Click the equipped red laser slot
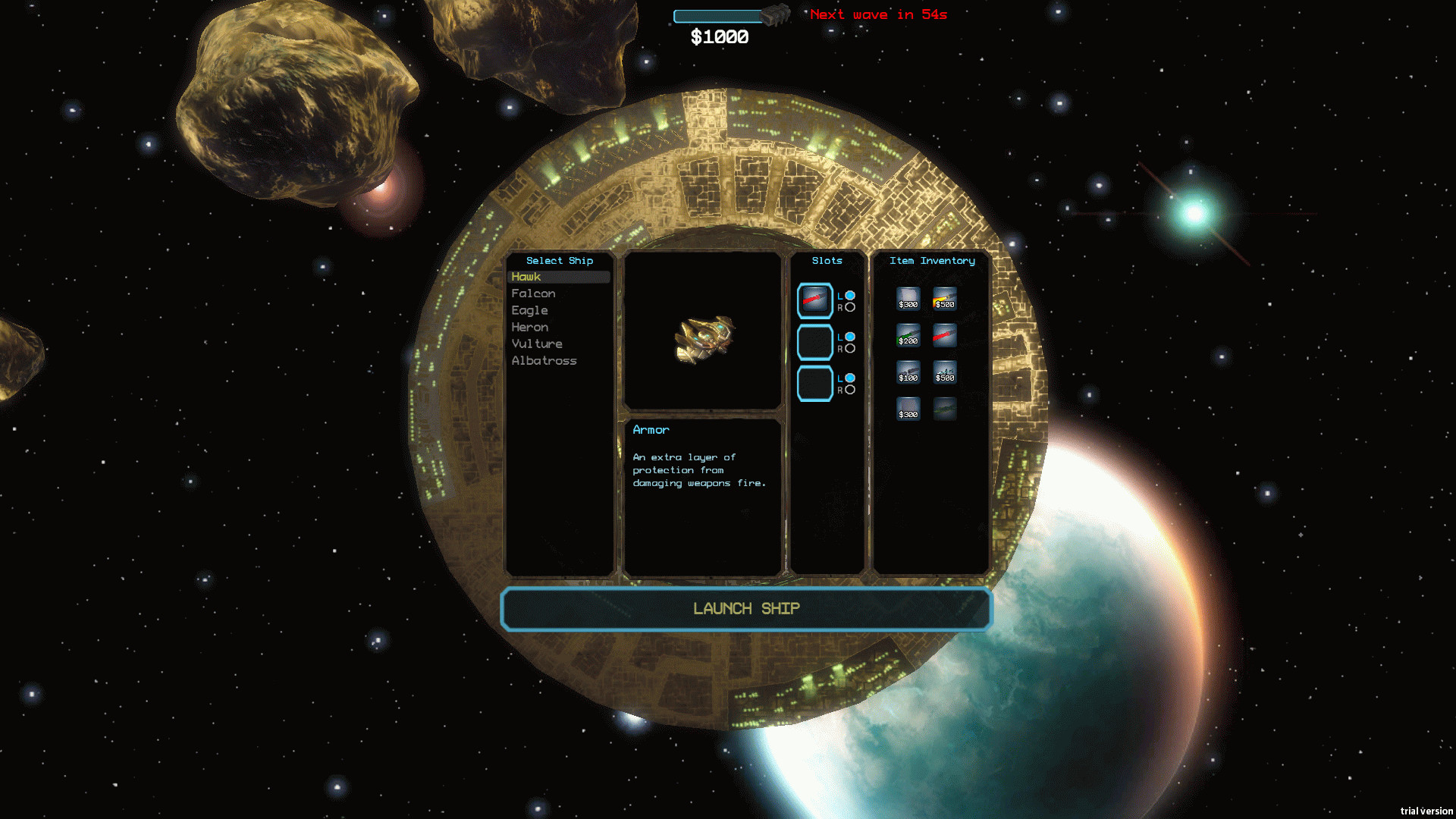The width and height of the screenshot is (1456, 819). [x=814, y=300]
